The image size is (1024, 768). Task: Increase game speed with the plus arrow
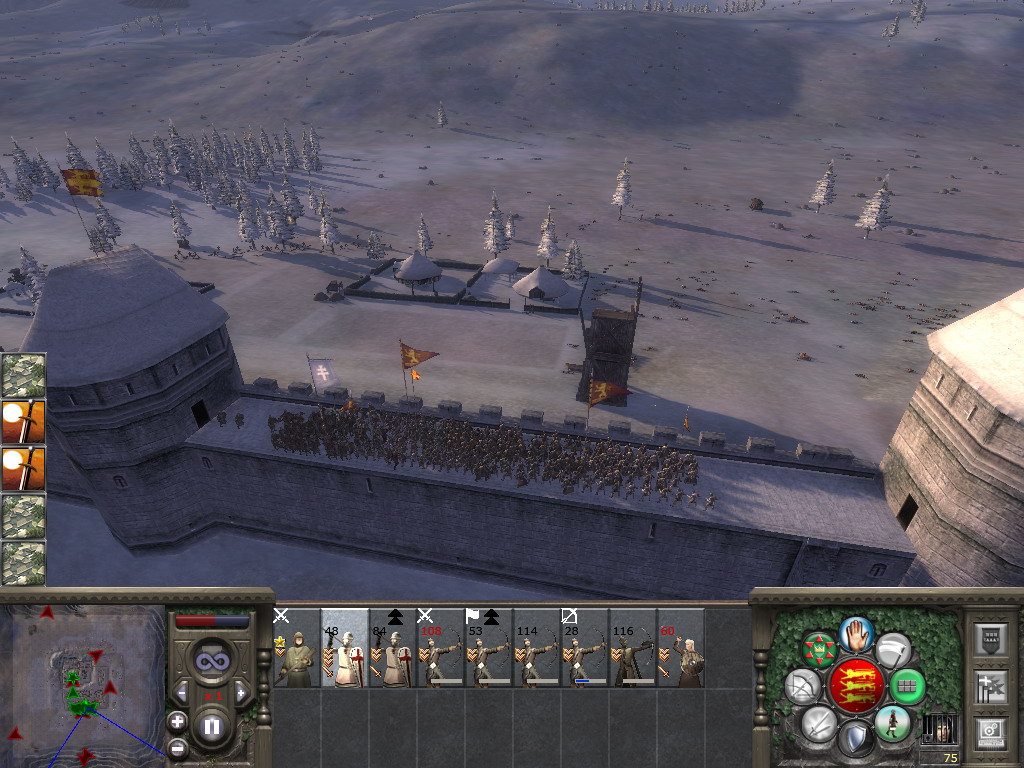(x=240, y=692)
